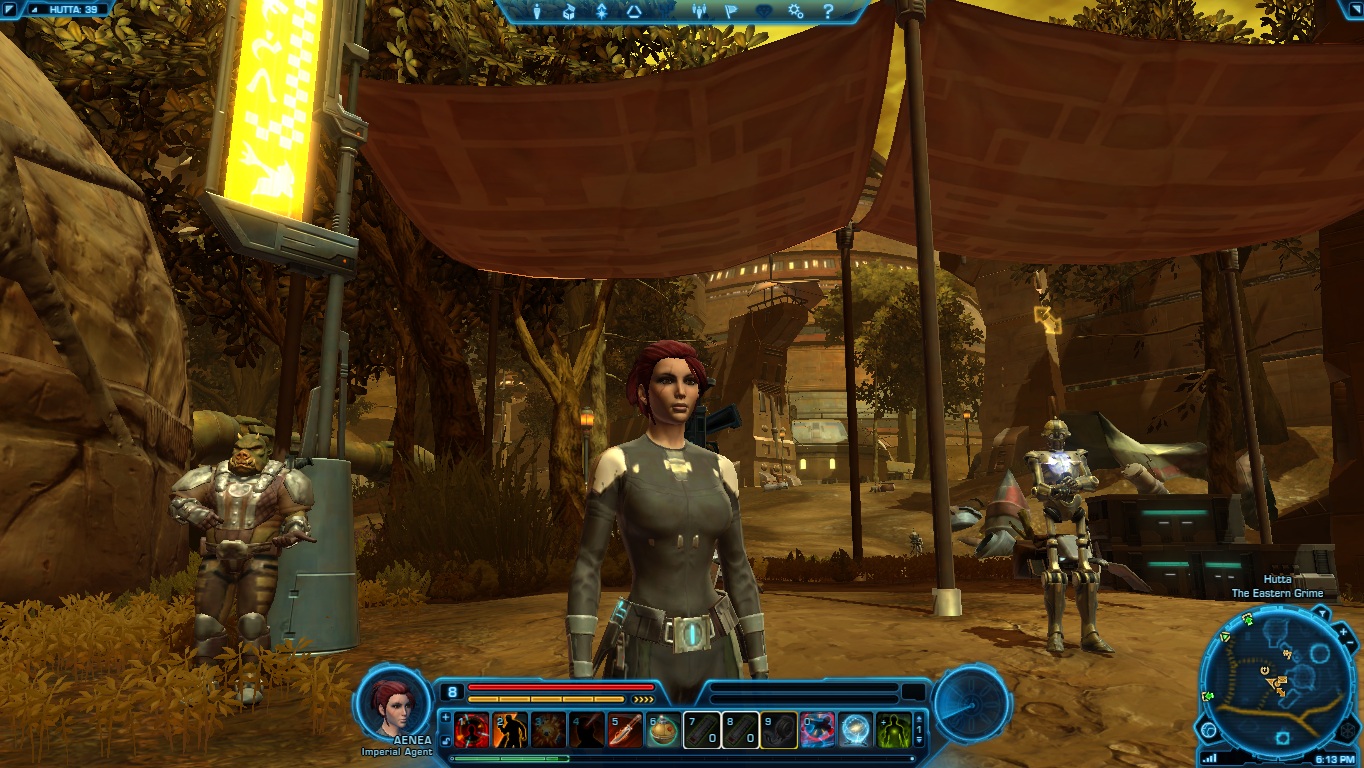Use the orange silhouette ability in slot 2
This screenshot has height=768, width=1364.
[510, 731]
